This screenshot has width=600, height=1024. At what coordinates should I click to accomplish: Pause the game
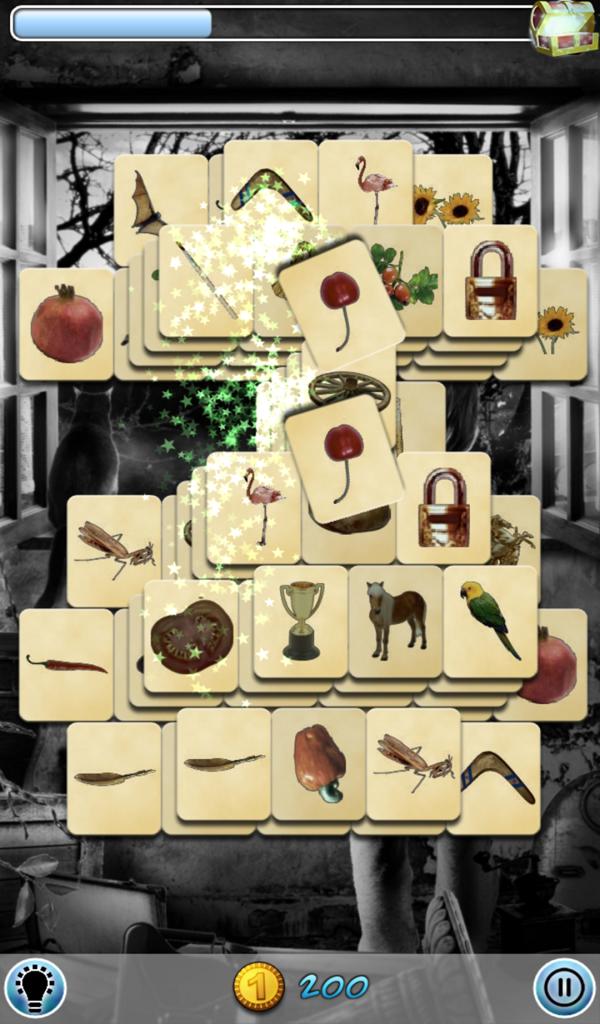coord(564,987)
